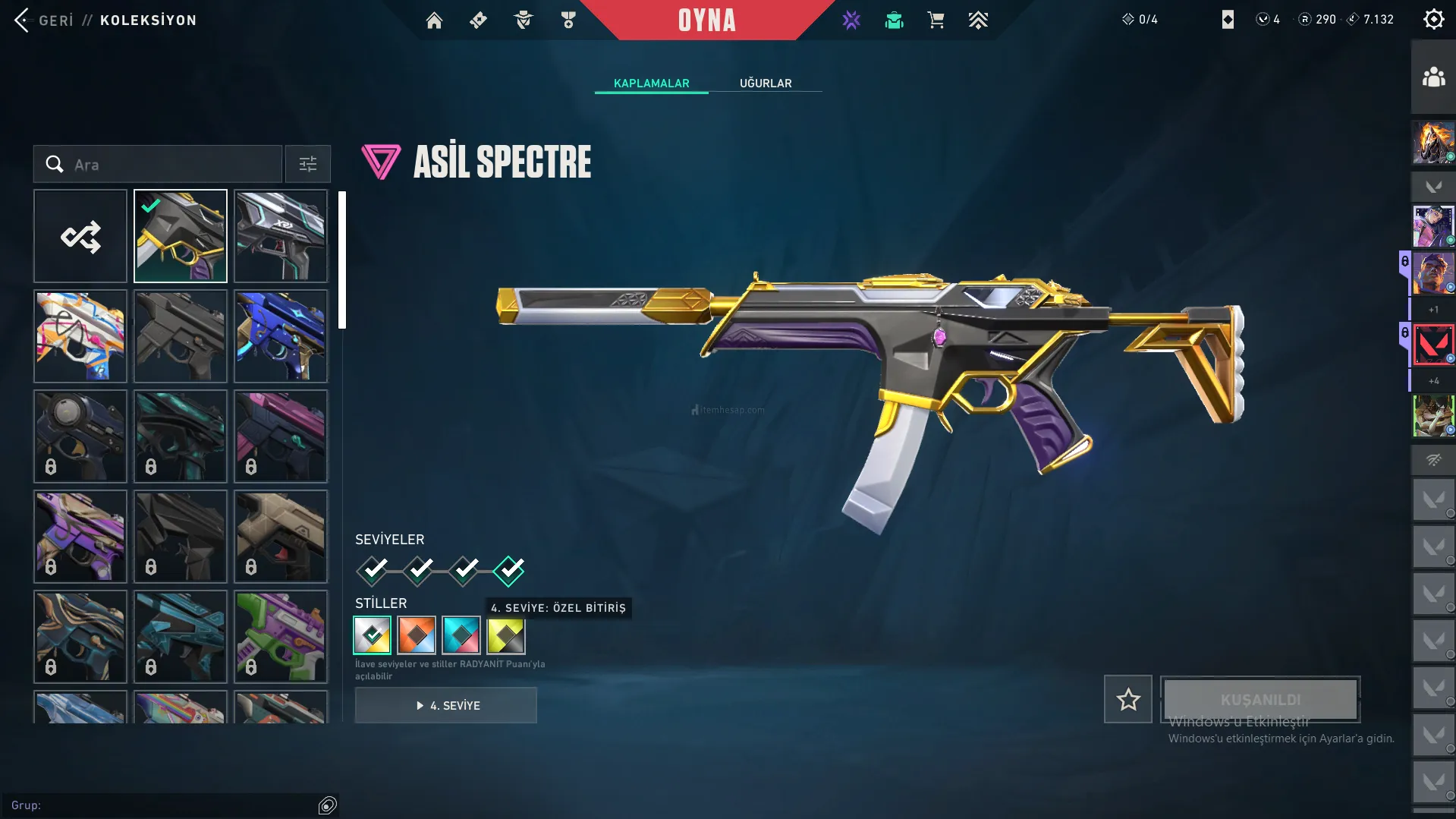Screen dimensions: 1456x819
Task: Play the 4. Seviye preview video
Action: (446, 705)
